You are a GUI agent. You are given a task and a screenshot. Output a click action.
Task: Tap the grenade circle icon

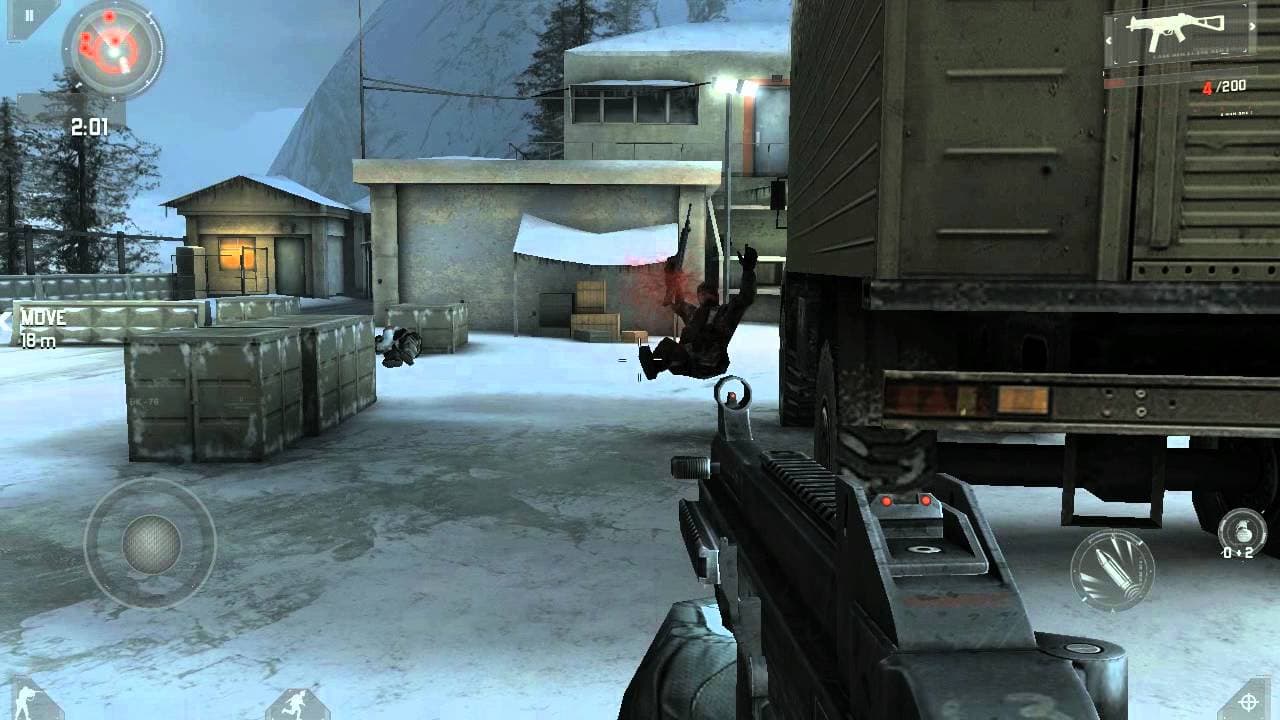point(1242,527)
